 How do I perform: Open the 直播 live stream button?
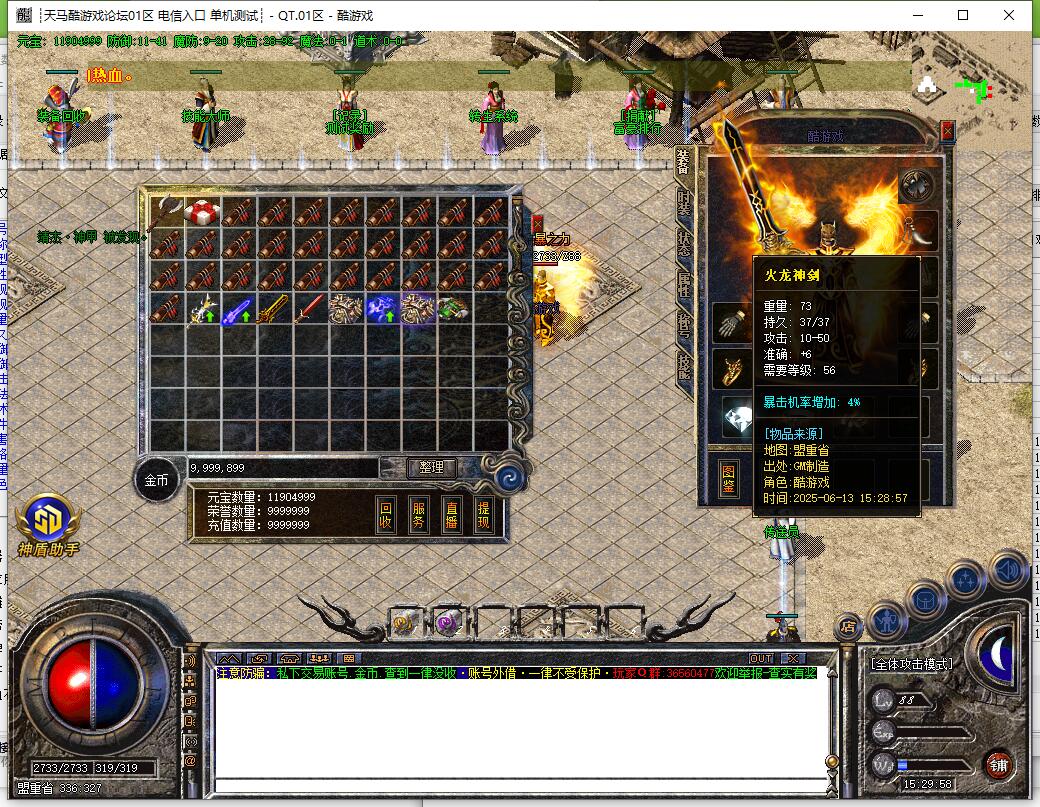click(x=451, y=514)
